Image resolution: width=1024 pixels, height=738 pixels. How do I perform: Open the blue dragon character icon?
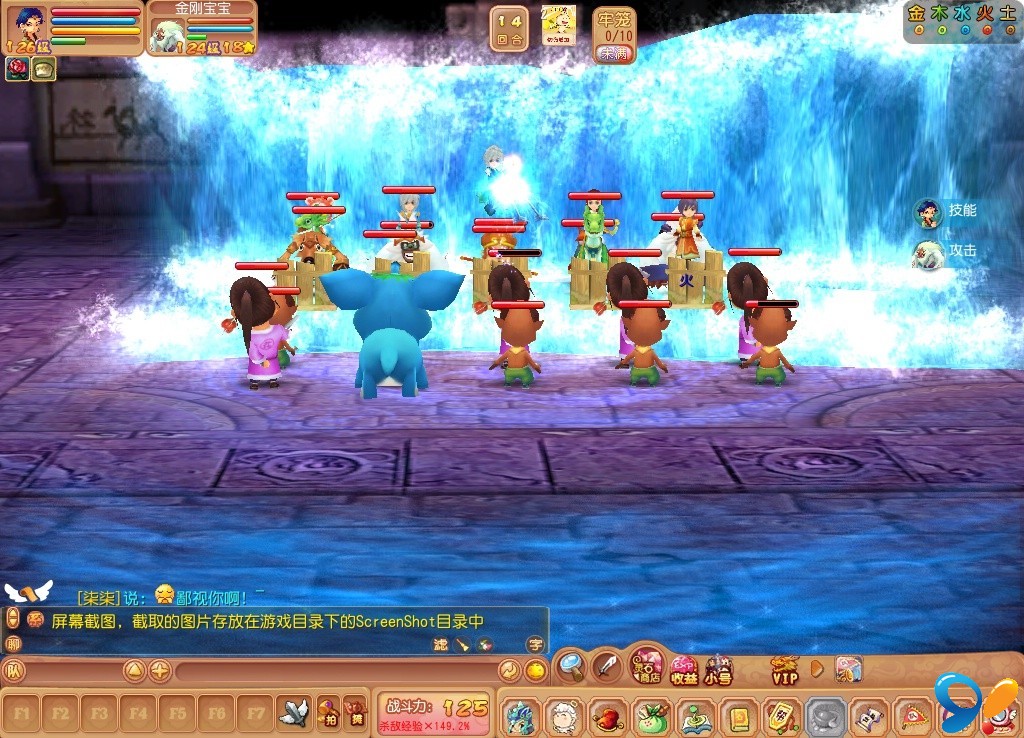click(x=521, y=716)
